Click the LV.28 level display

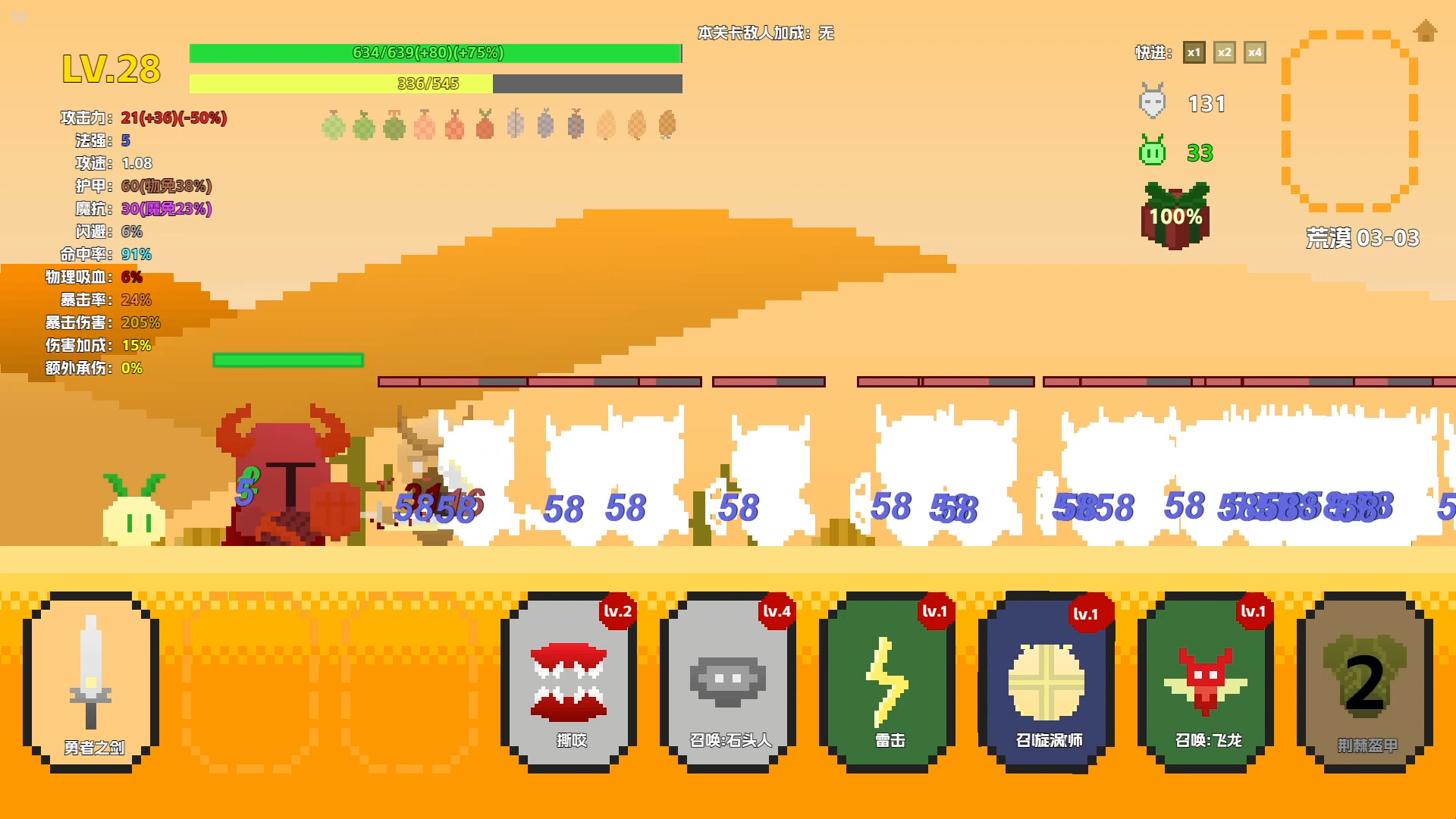(x=111, y=68)
